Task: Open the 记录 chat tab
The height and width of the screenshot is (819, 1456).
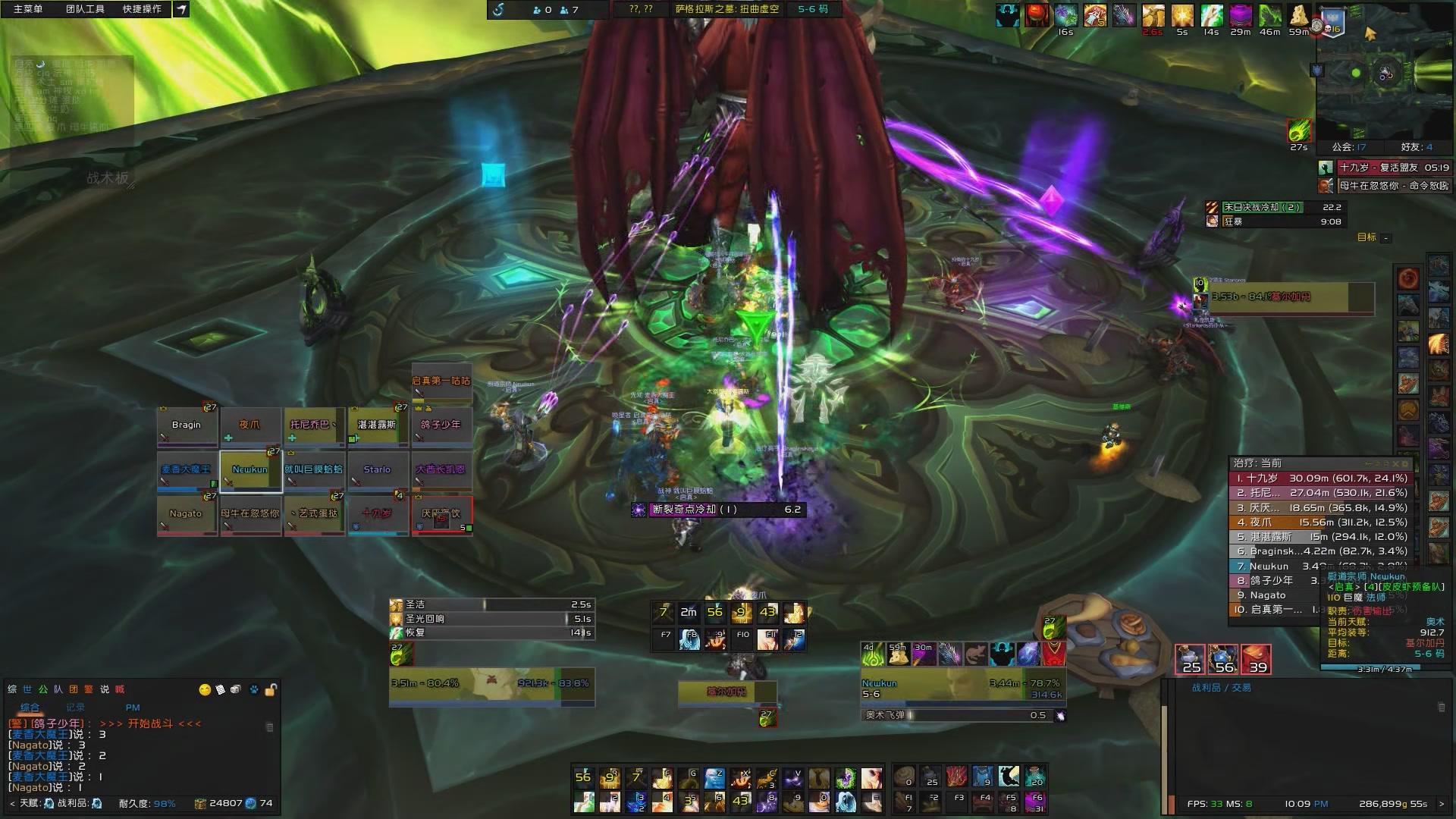Action: 75,708
